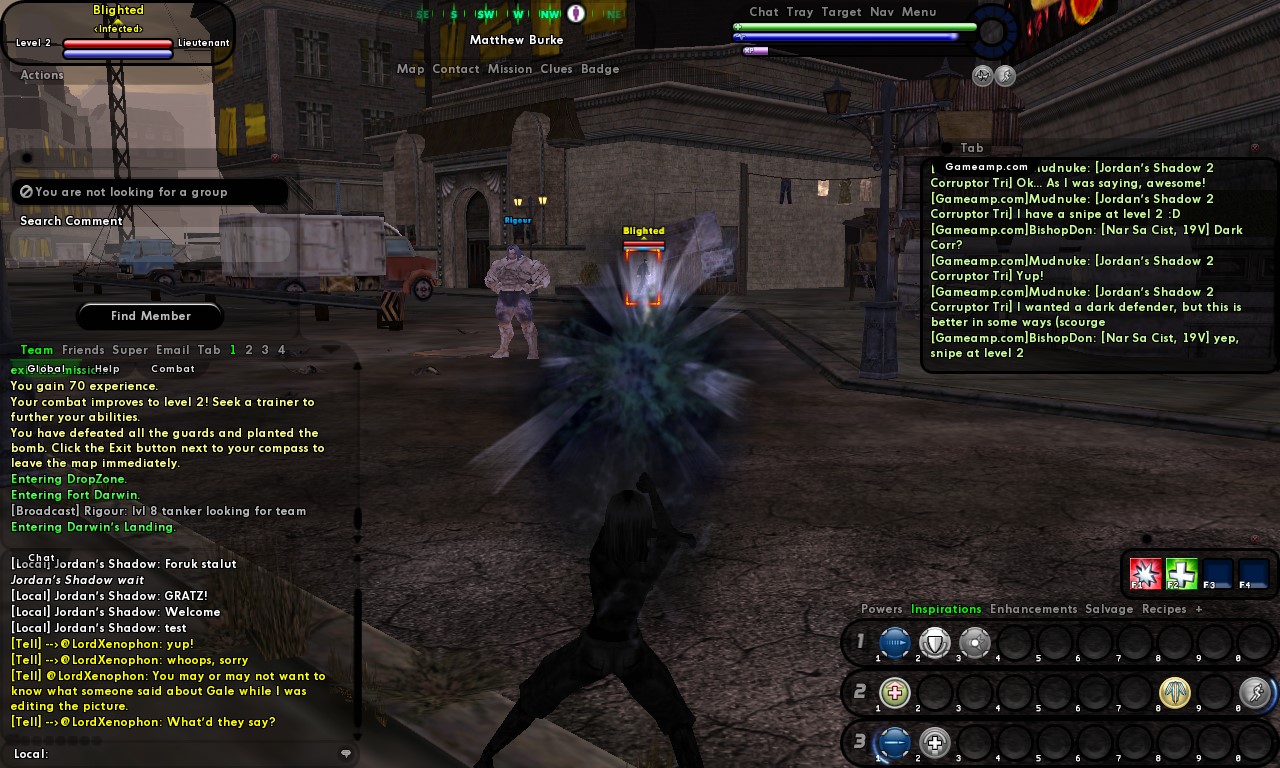Open the Enhancements window
The width and height of the screenshot is (1280, 768).
1033,609
